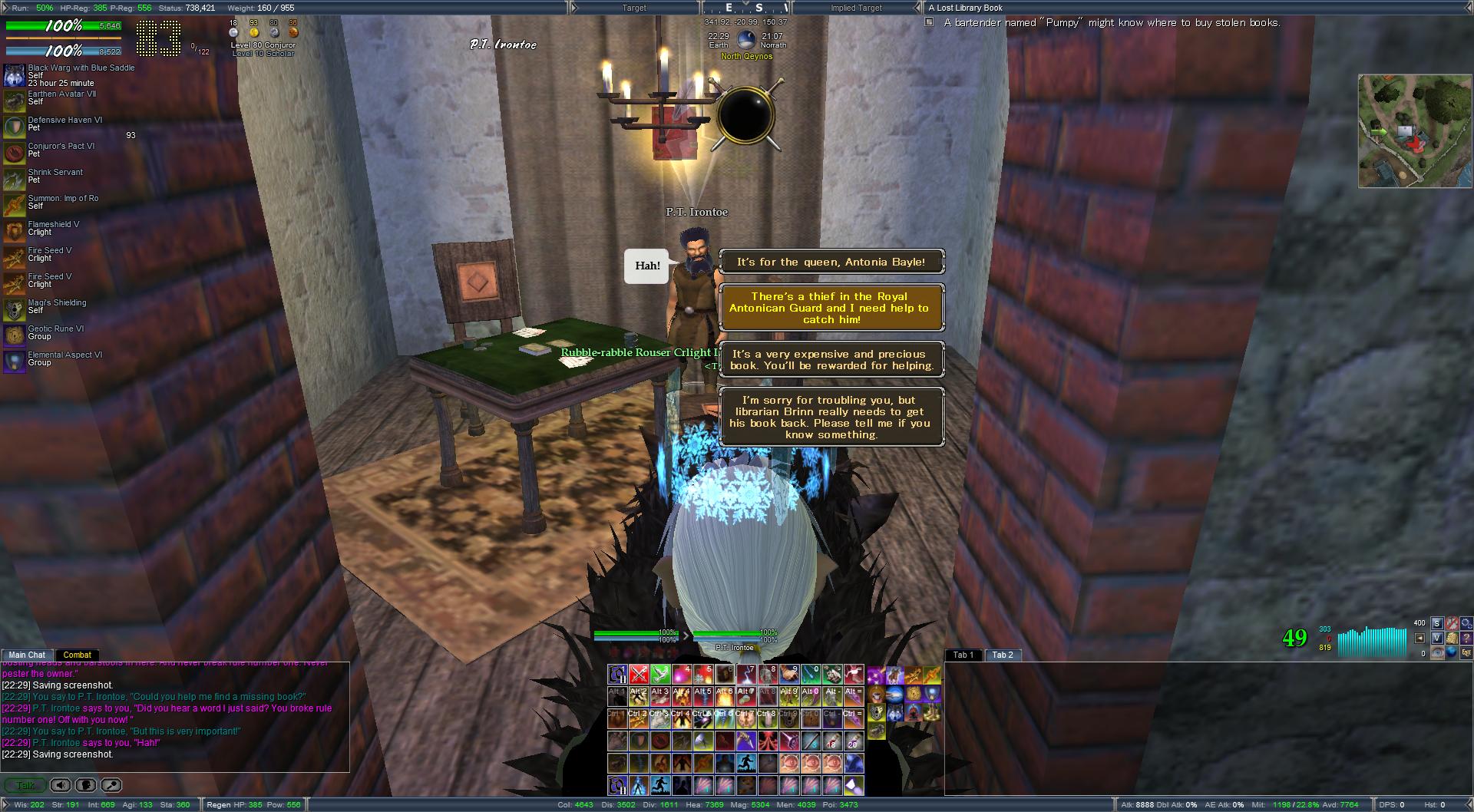The width and height of the screenshot is (1474, 812).
Task: Open Tab 2 in right chat window
Action: pos(1003,655)
